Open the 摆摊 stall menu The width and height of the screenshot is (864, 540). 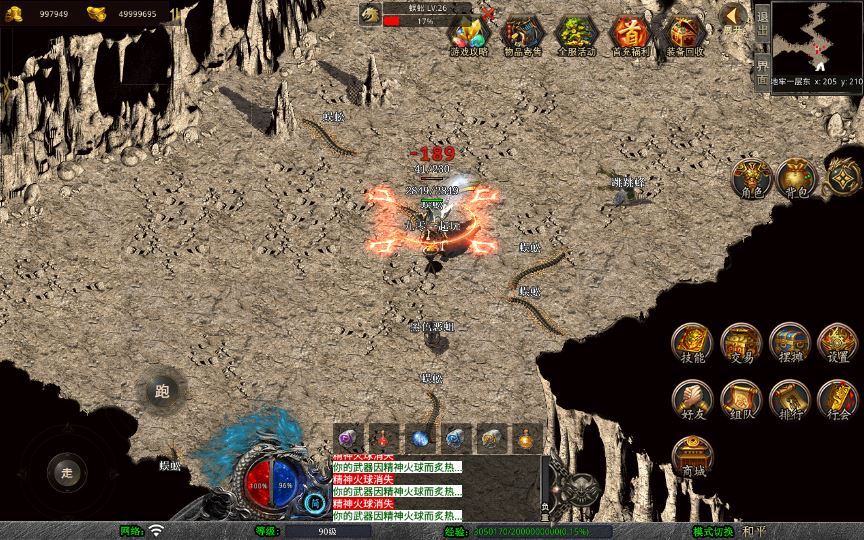point(789,344)
